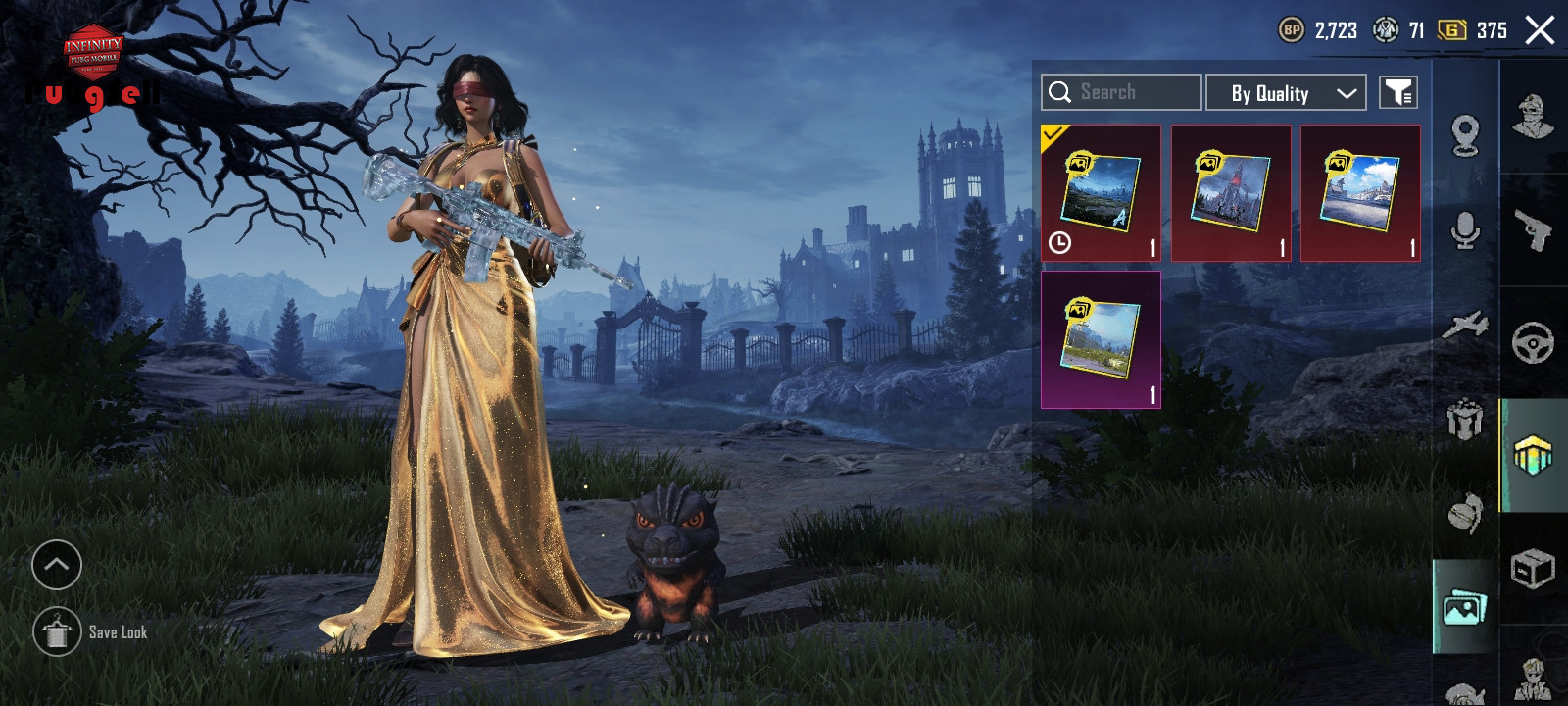This screenshot has height=706, width=1568.
Task: Choose the dark castle lobby background
Action: (1231, 193)
